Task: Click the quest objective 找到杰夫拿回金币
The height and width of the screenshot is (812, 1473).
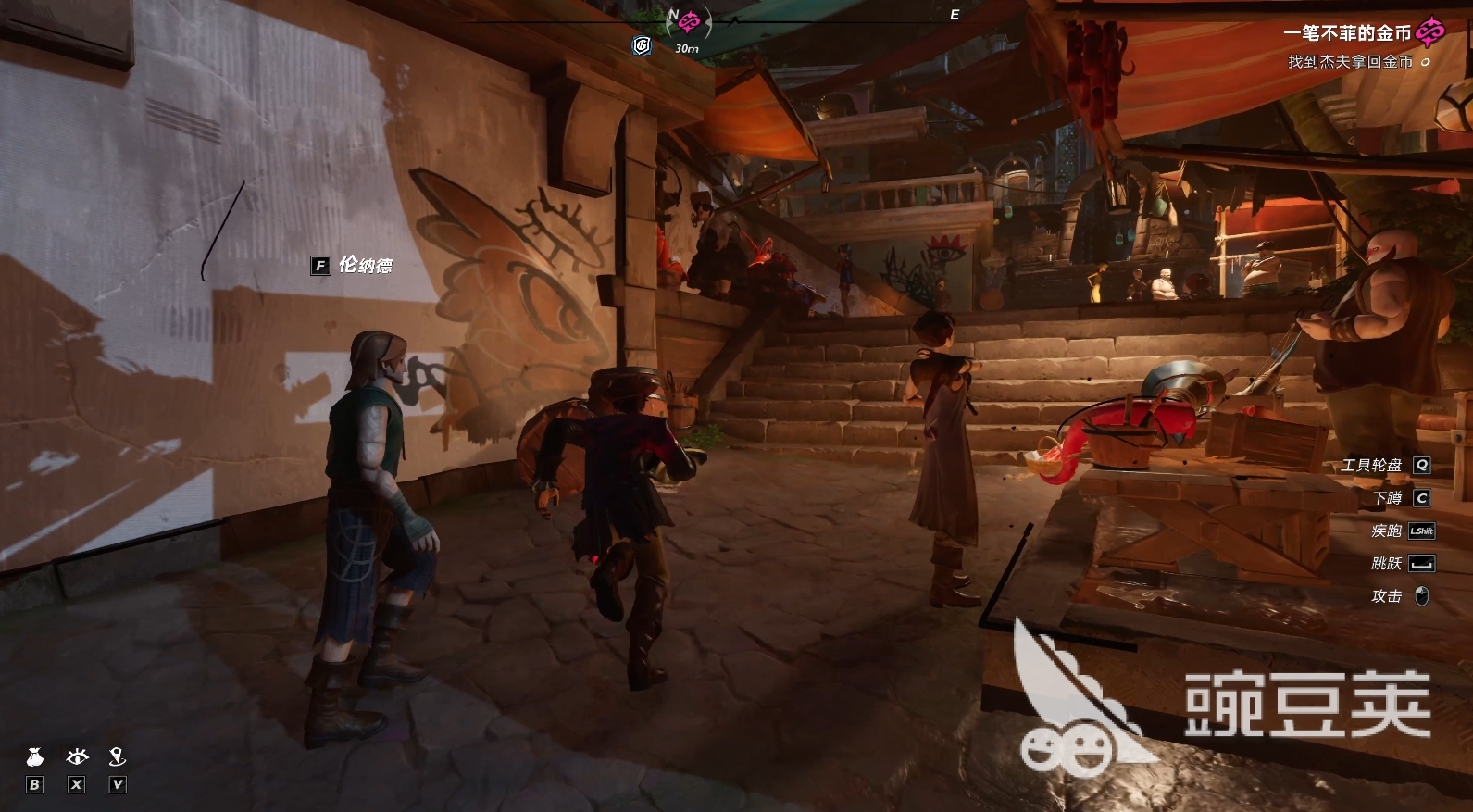Action: pyautogui.click(x=1350, y=62)
